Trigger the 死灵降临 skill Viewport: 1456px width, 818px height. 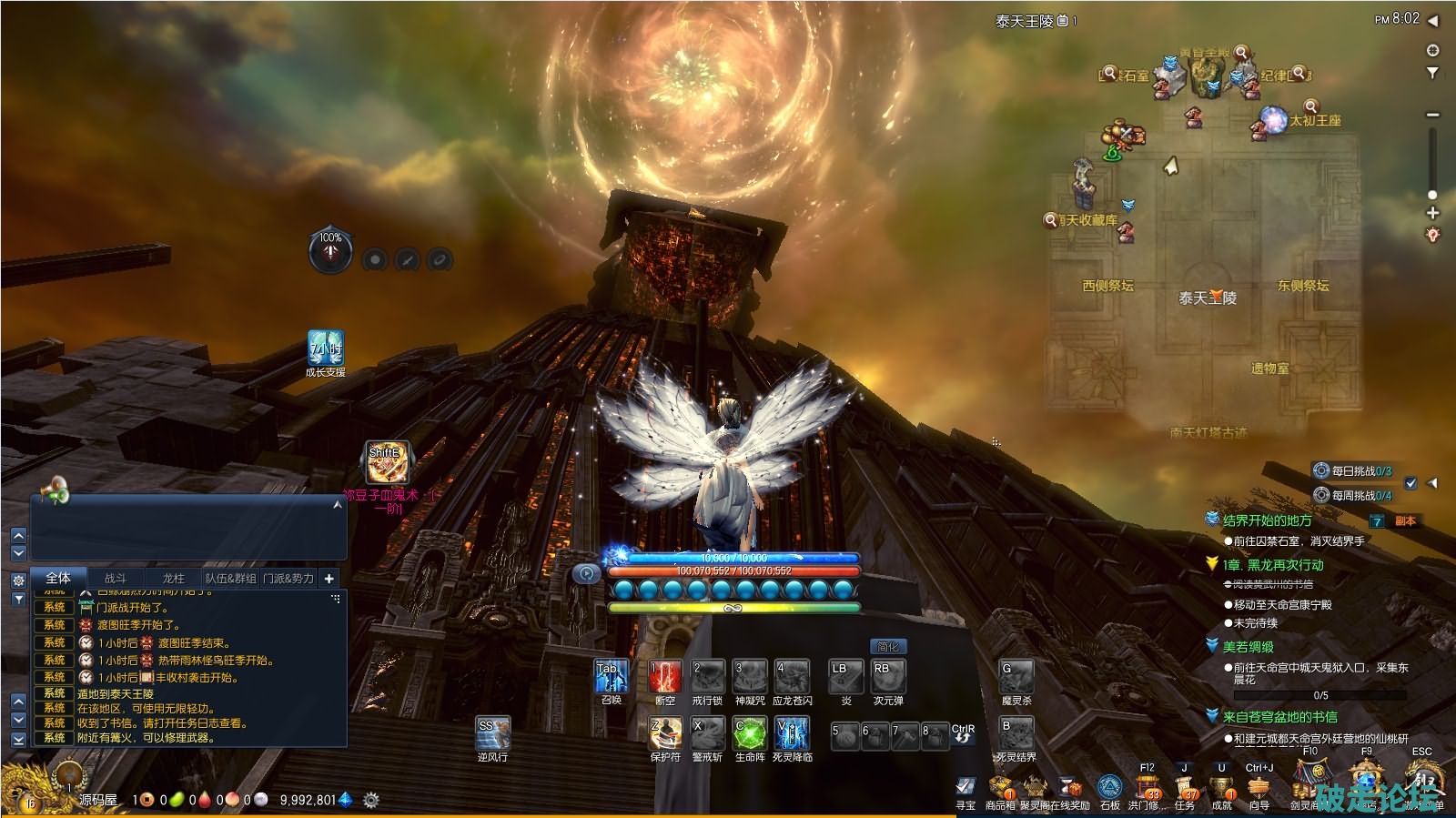pyautogui.click(x=792, y=734)
